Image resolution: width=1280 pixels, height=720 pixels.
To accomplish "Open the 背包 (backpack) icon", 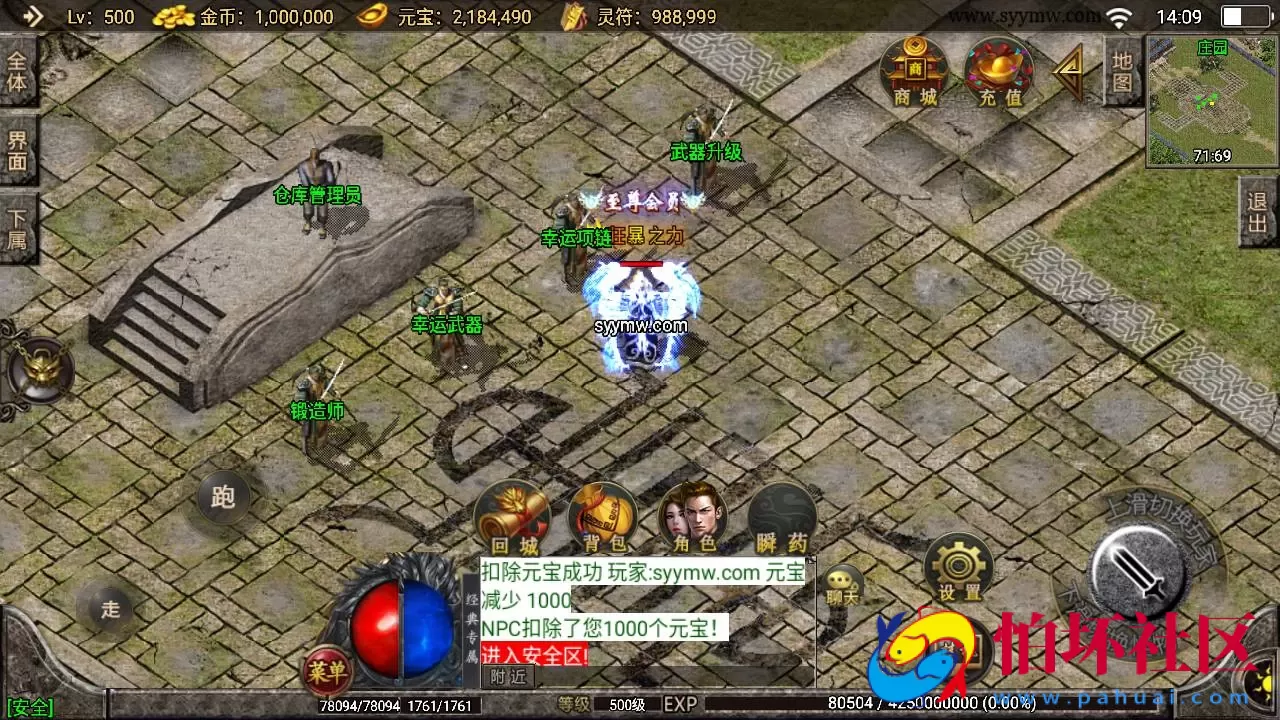I will pos(602,516).
